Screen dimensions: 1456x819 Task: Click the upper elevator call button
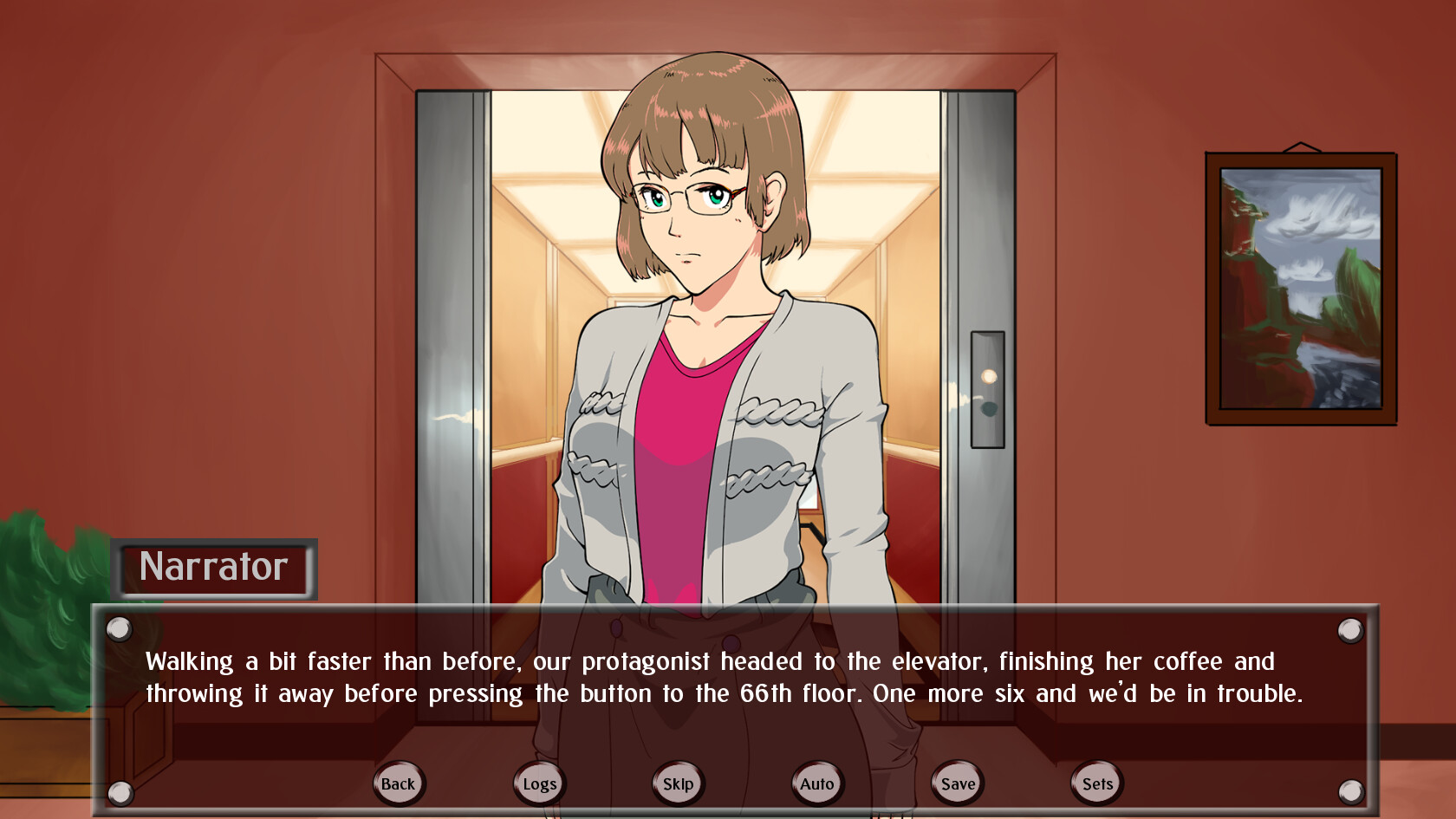[x=989, y=375]
